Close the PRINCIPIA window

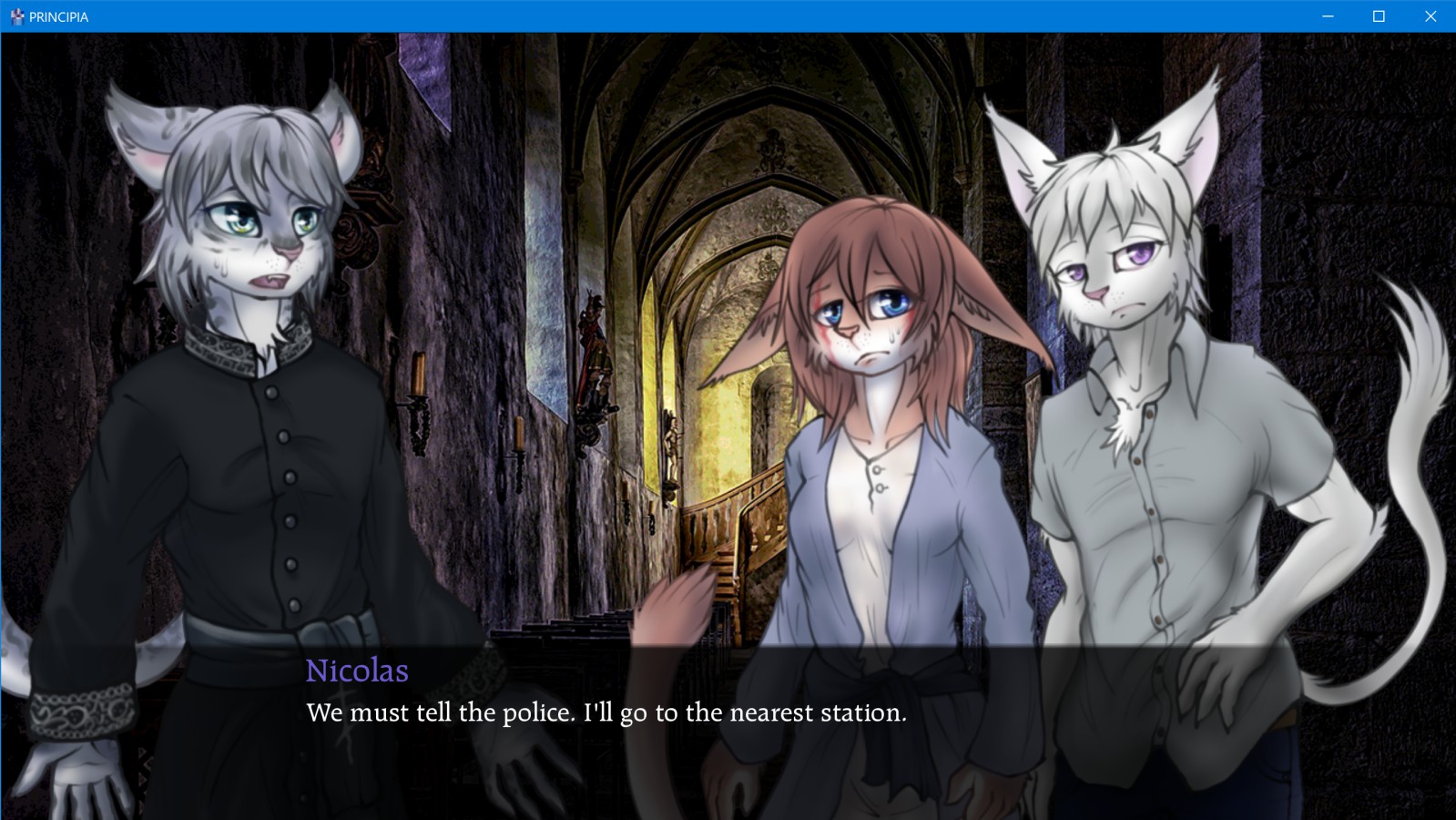point(1430,16)
